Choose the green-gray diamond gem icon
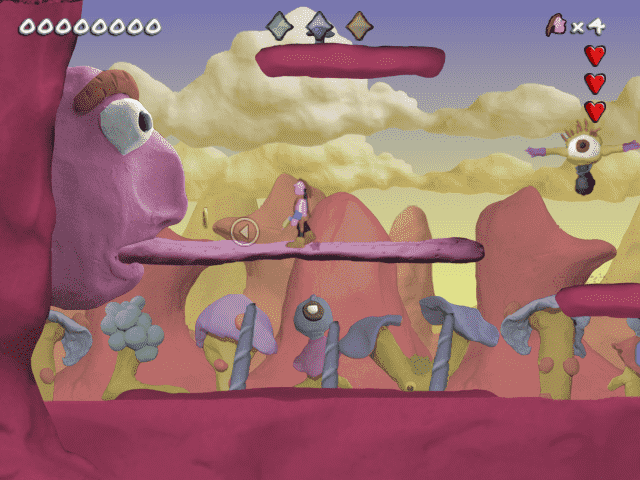The height and width of the screenshot is (480, 640). point(280,25)
